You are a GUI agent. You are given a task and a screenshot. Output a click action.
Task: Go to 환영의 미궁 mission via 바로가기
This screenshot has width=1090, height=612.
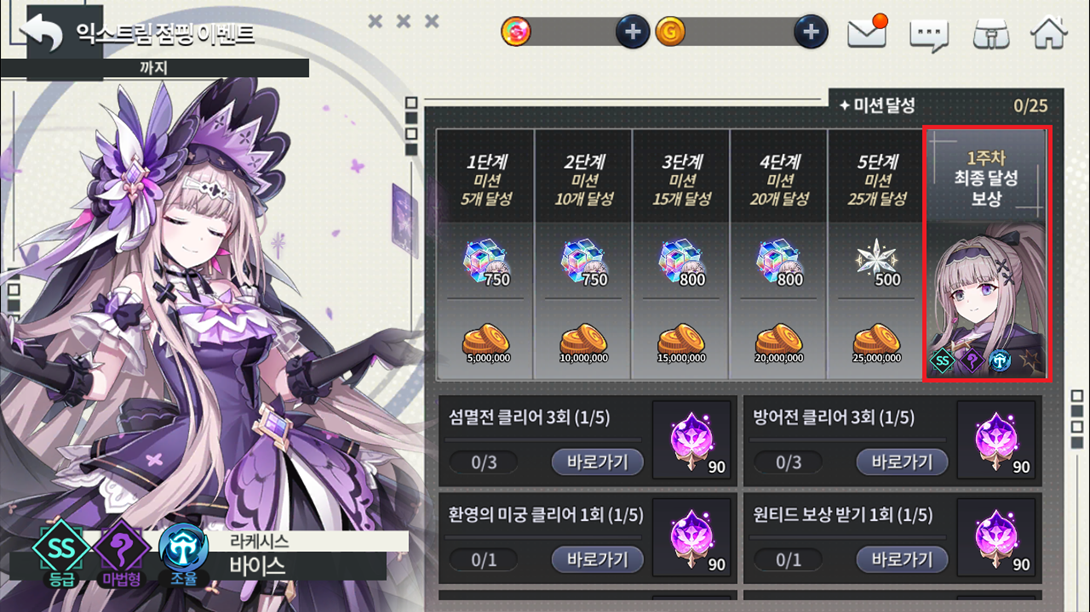pyautogui.click(x=597, y=558)
